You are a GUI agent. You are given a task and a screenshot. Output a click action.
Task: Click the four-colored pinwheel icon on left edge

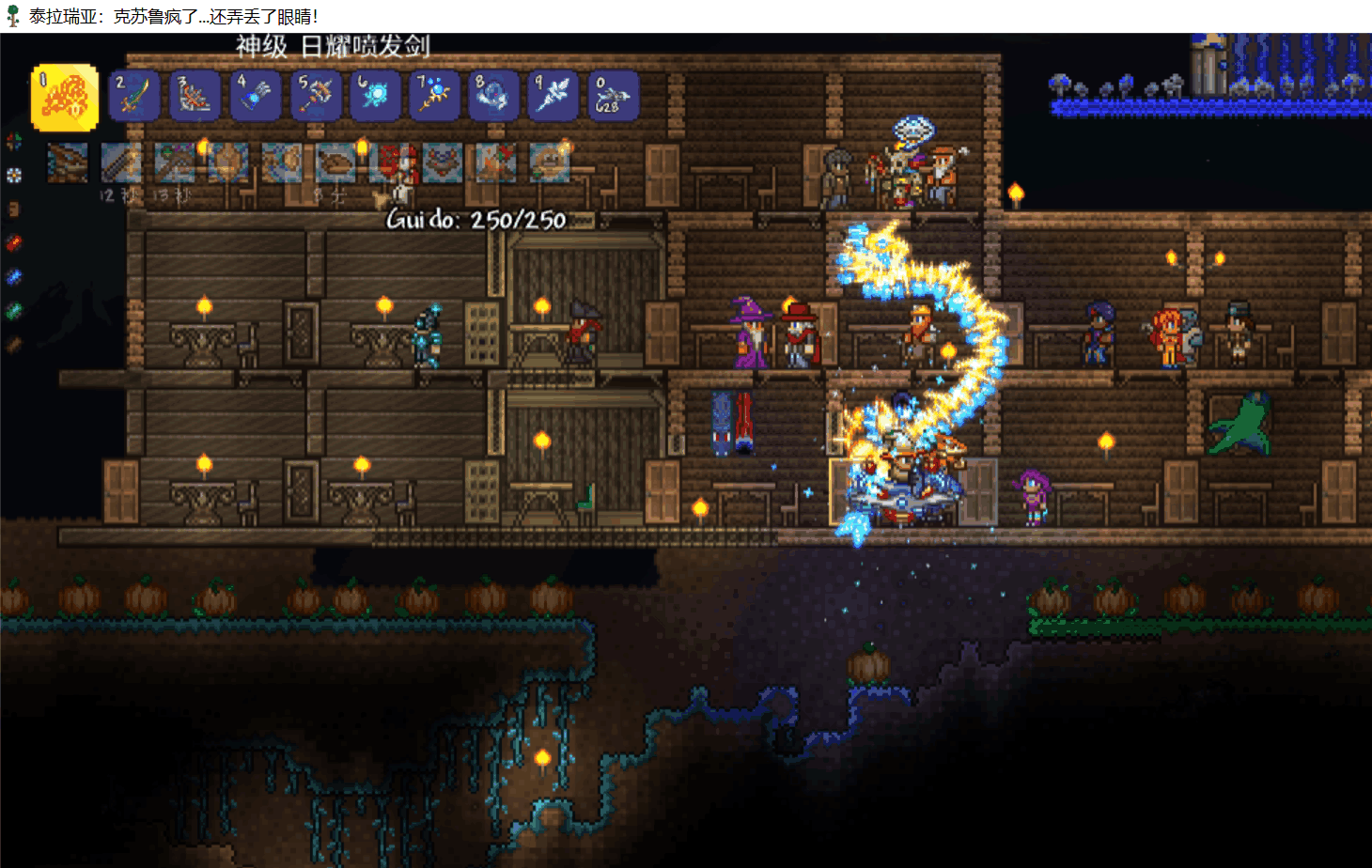pos(13,142)
